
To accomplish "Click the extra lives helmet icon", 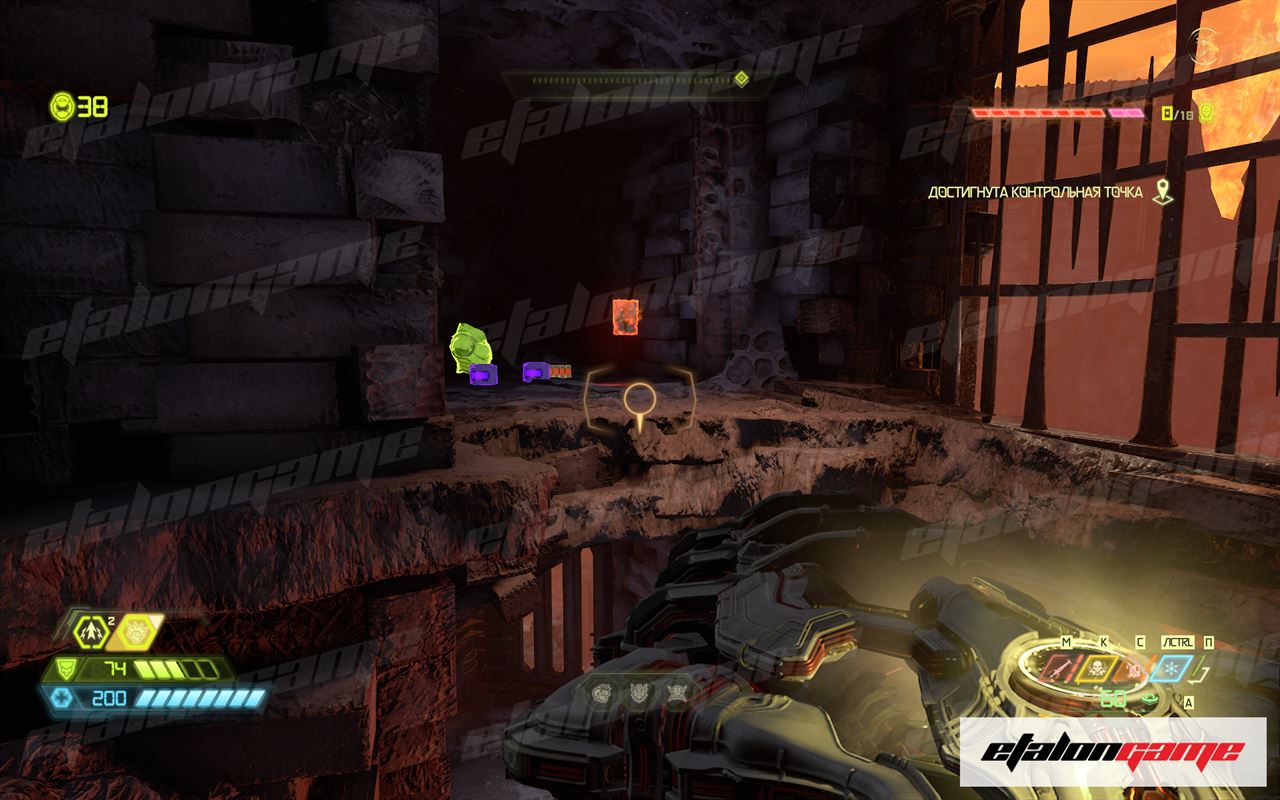I will point(63,105).
